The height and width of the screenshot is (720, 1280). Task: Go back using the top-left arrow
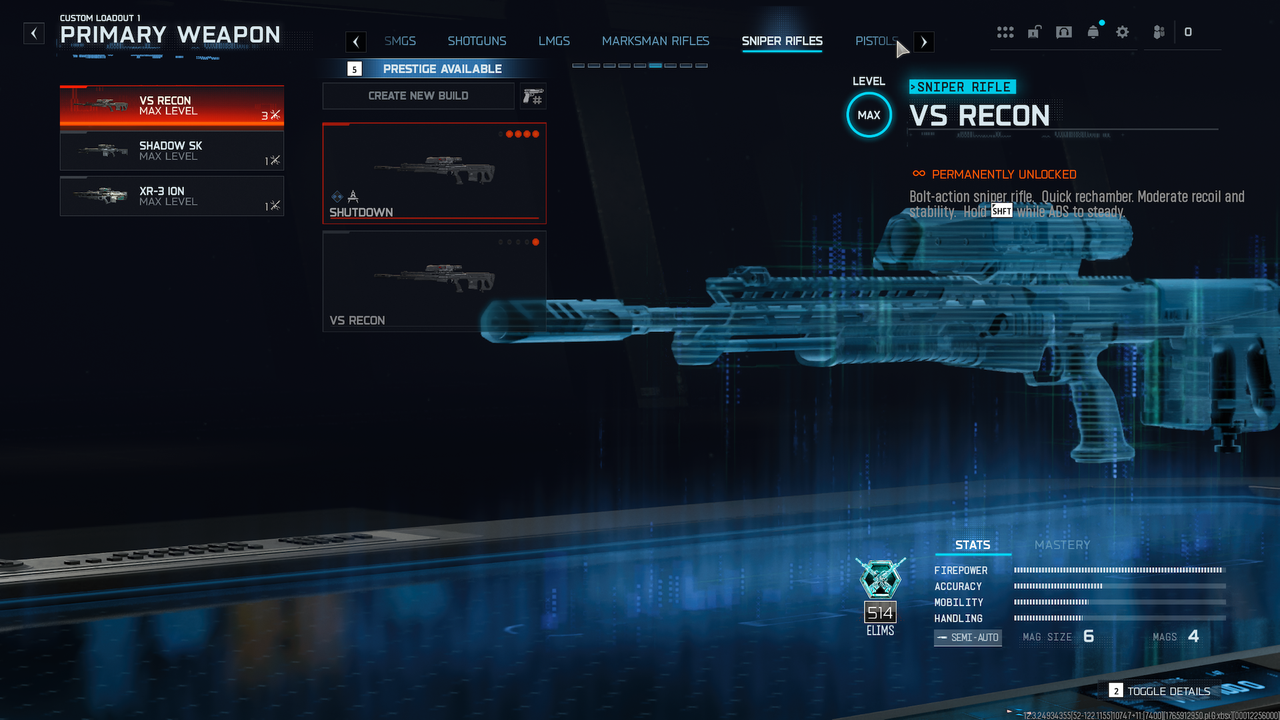click(x=34, y=33)
